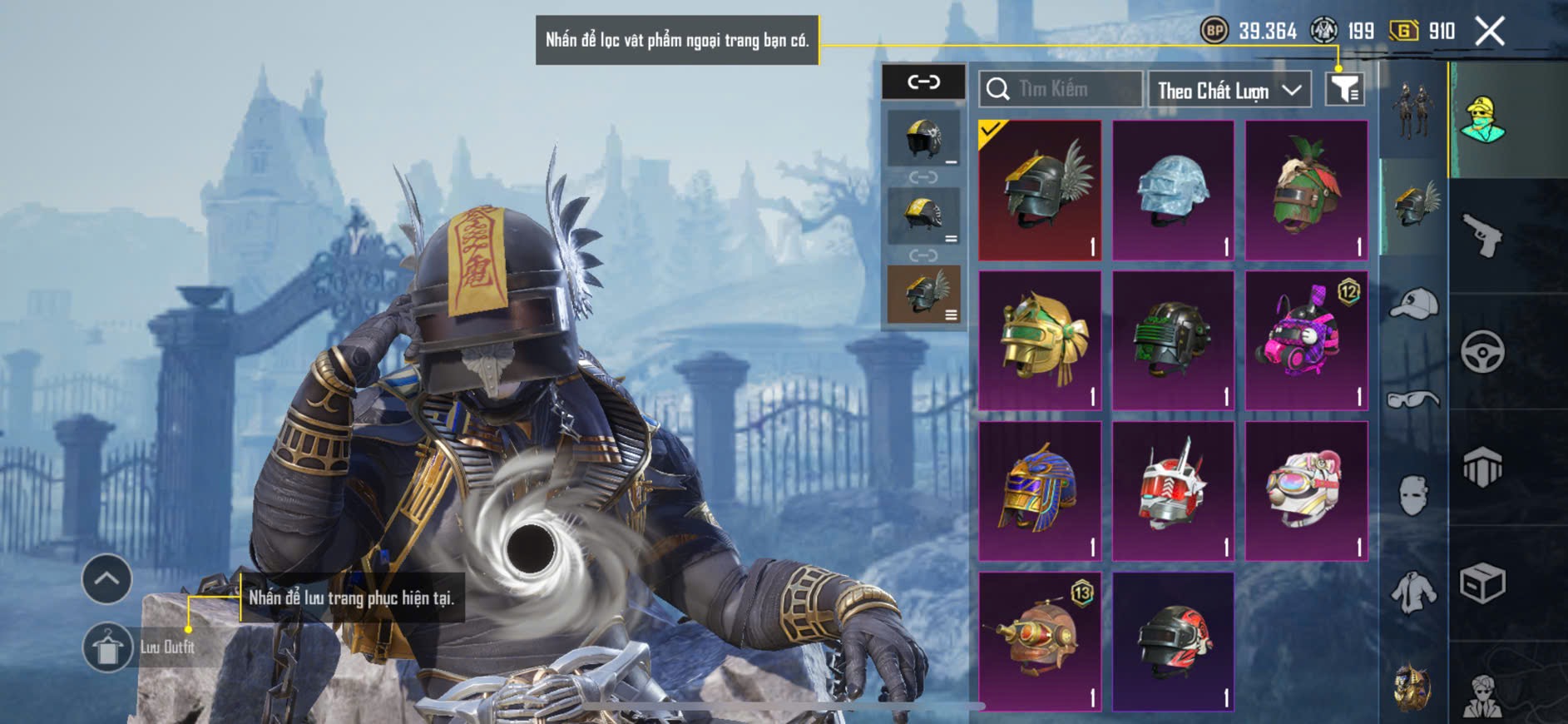Click the Tìm Kiếm search field
Viewport: 1568px width, 724px height.
(x=1061, y=89)
